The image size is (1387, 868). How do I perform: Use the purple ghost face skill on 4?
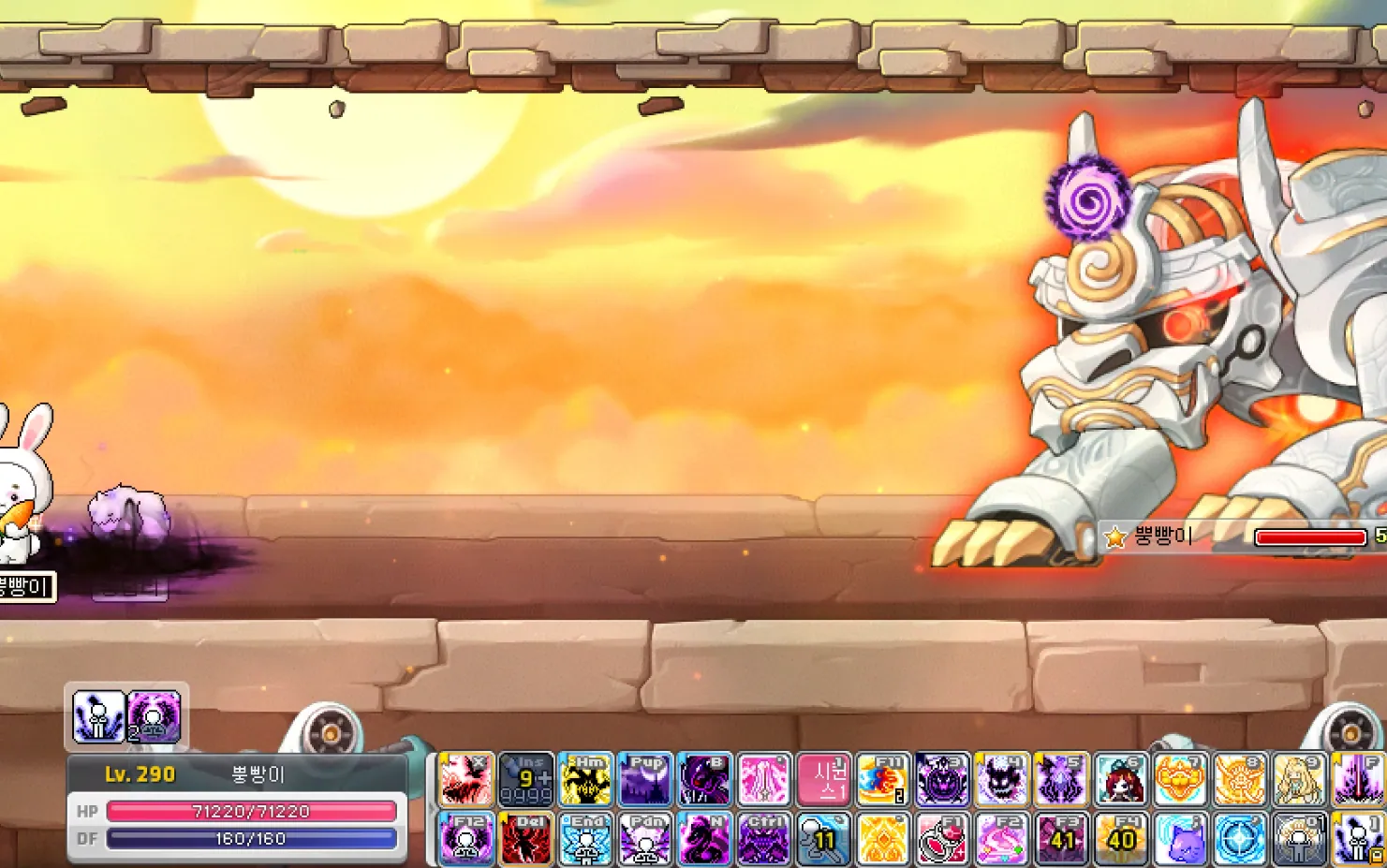point(1002,779)
